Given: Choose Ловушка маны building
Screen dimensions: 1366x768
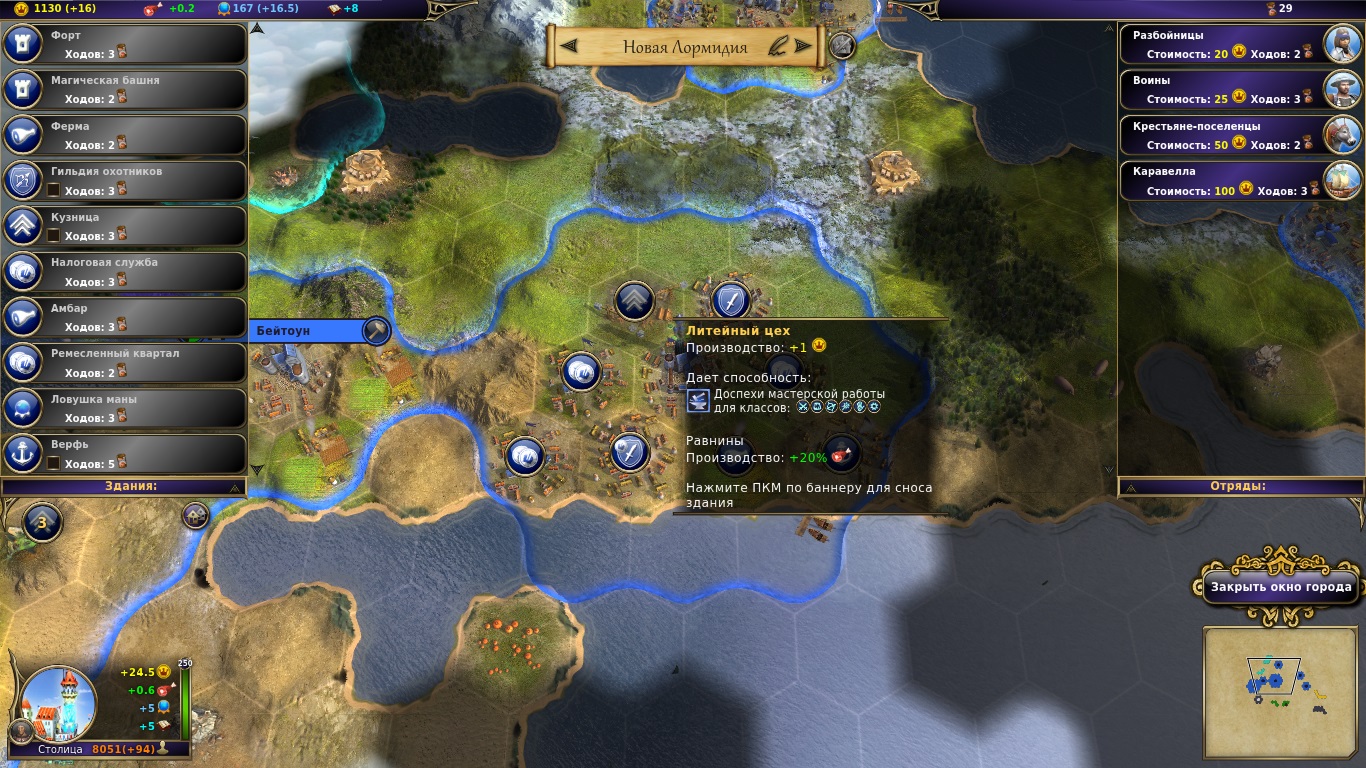Looking at the screenshot, I should click(x=125, y=408).
